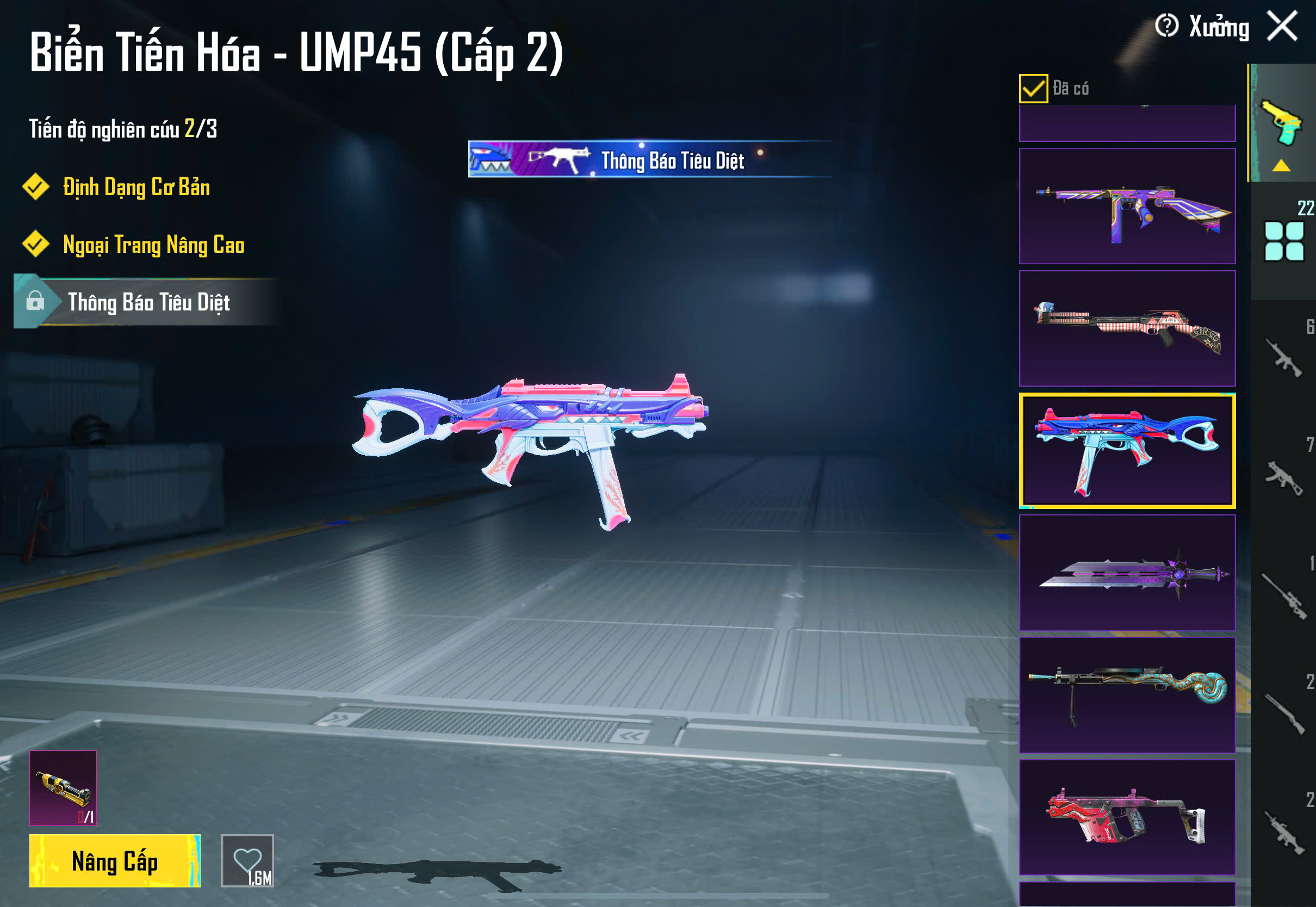Screen dimensions: 1316x907
Task: Switch to the submachine gun category tab
Action: [1284, 477]
